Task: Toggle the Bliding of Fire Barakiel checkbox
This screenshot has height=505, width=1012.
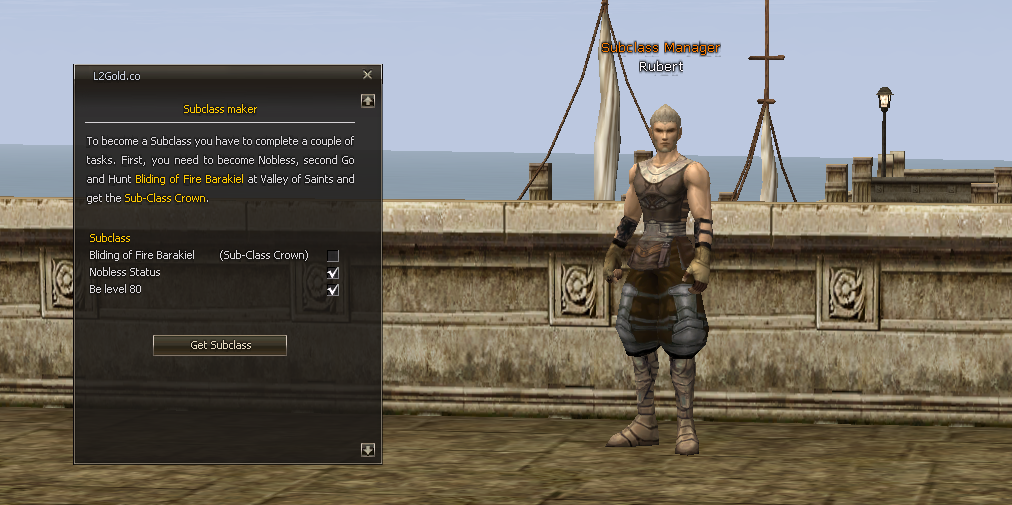Action: pos(333,256)
